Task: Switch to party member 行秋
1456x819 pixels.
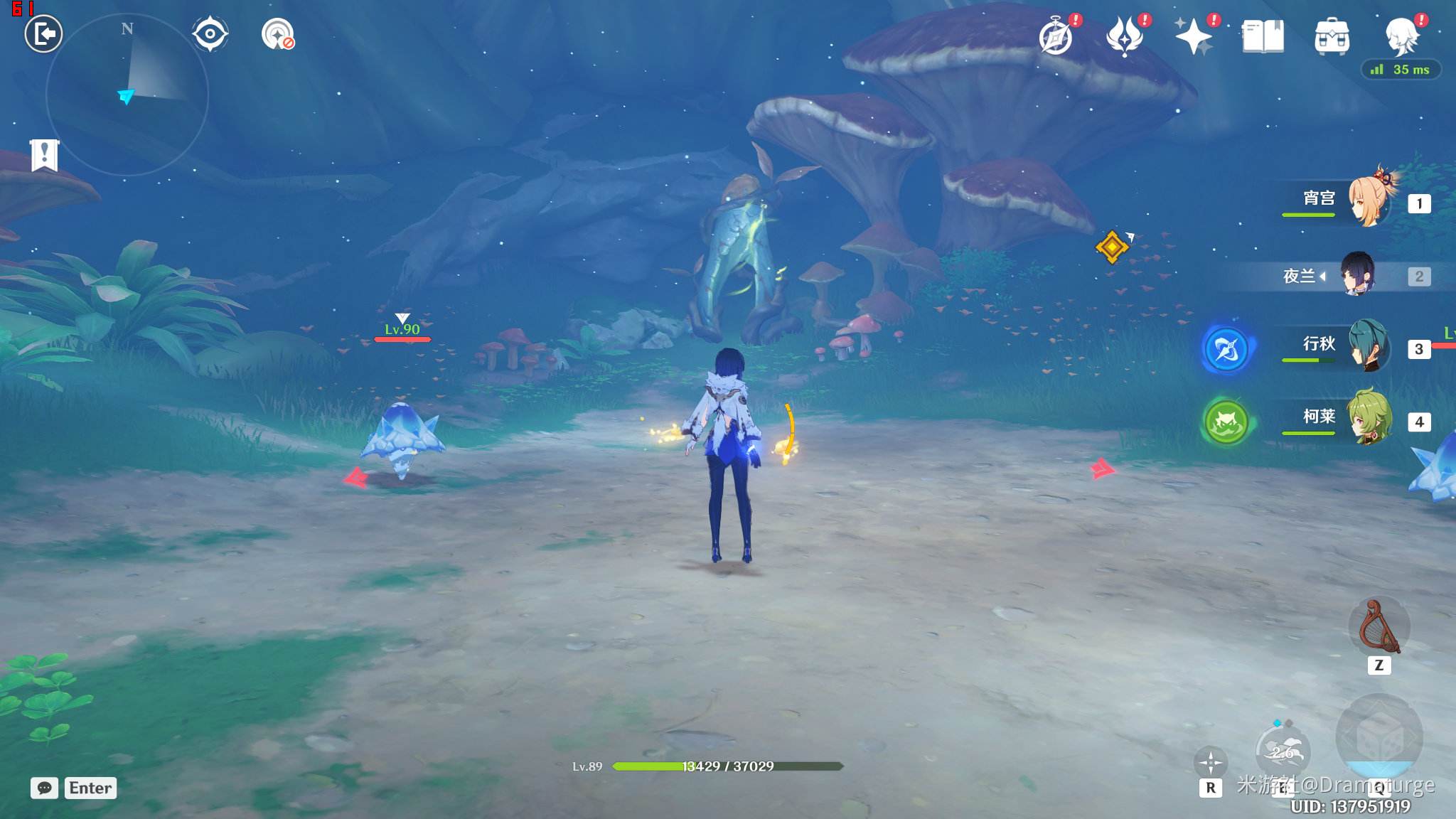Action: coord(1369,346)
